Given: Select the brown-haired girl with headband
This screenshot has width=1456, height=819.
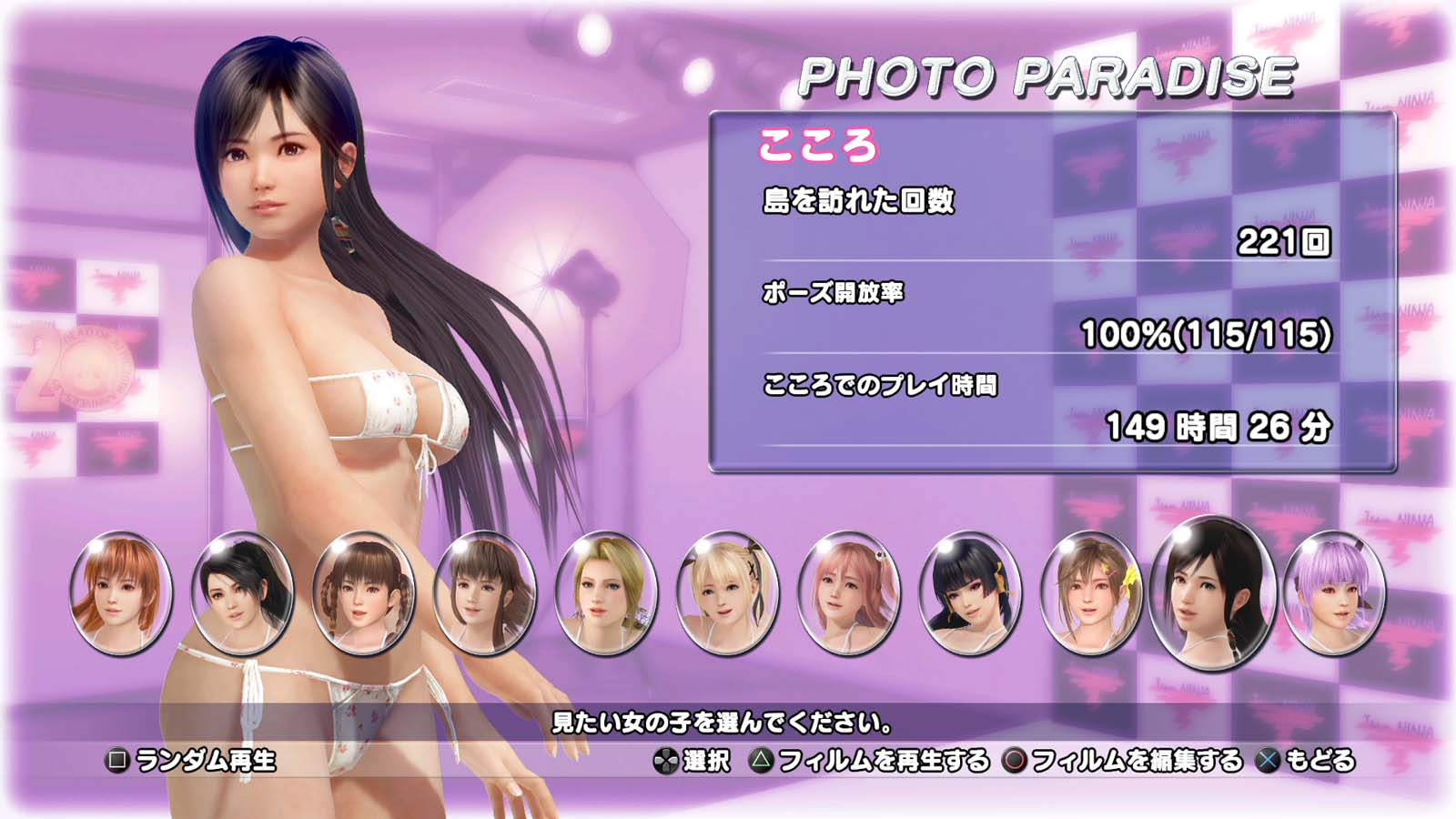Looking at the screenshot, I should (x=484, y=593).
